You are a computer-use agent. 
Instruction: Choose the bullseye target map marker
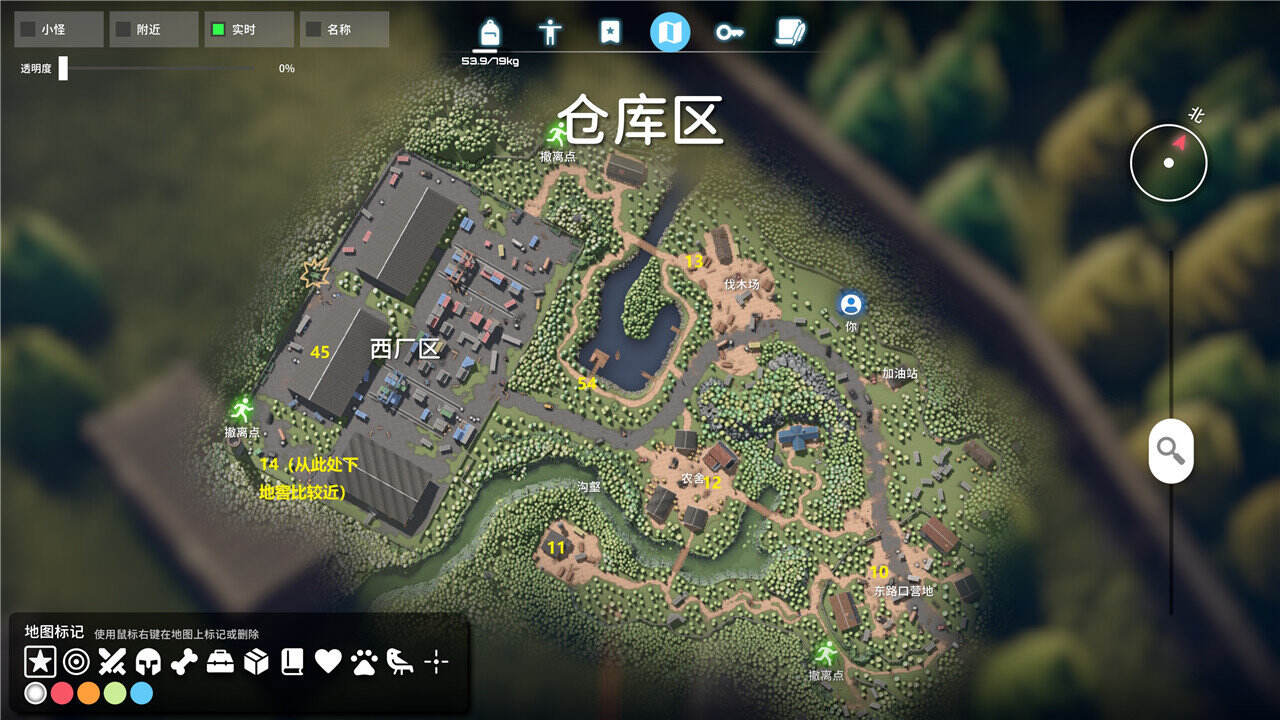point(76,661)
